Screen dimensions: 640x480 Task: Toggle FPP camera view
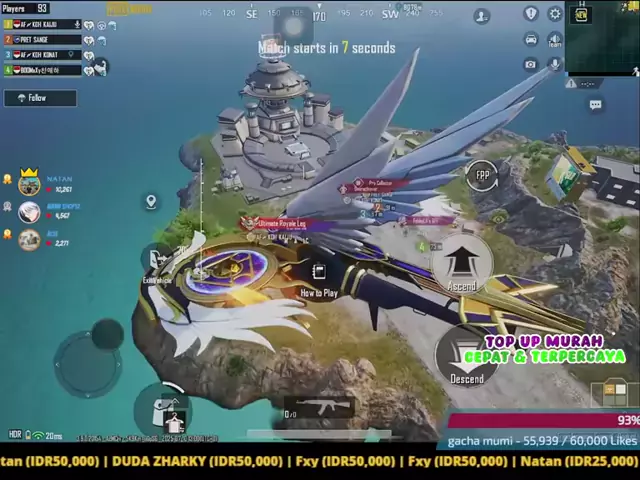[482, 174]
